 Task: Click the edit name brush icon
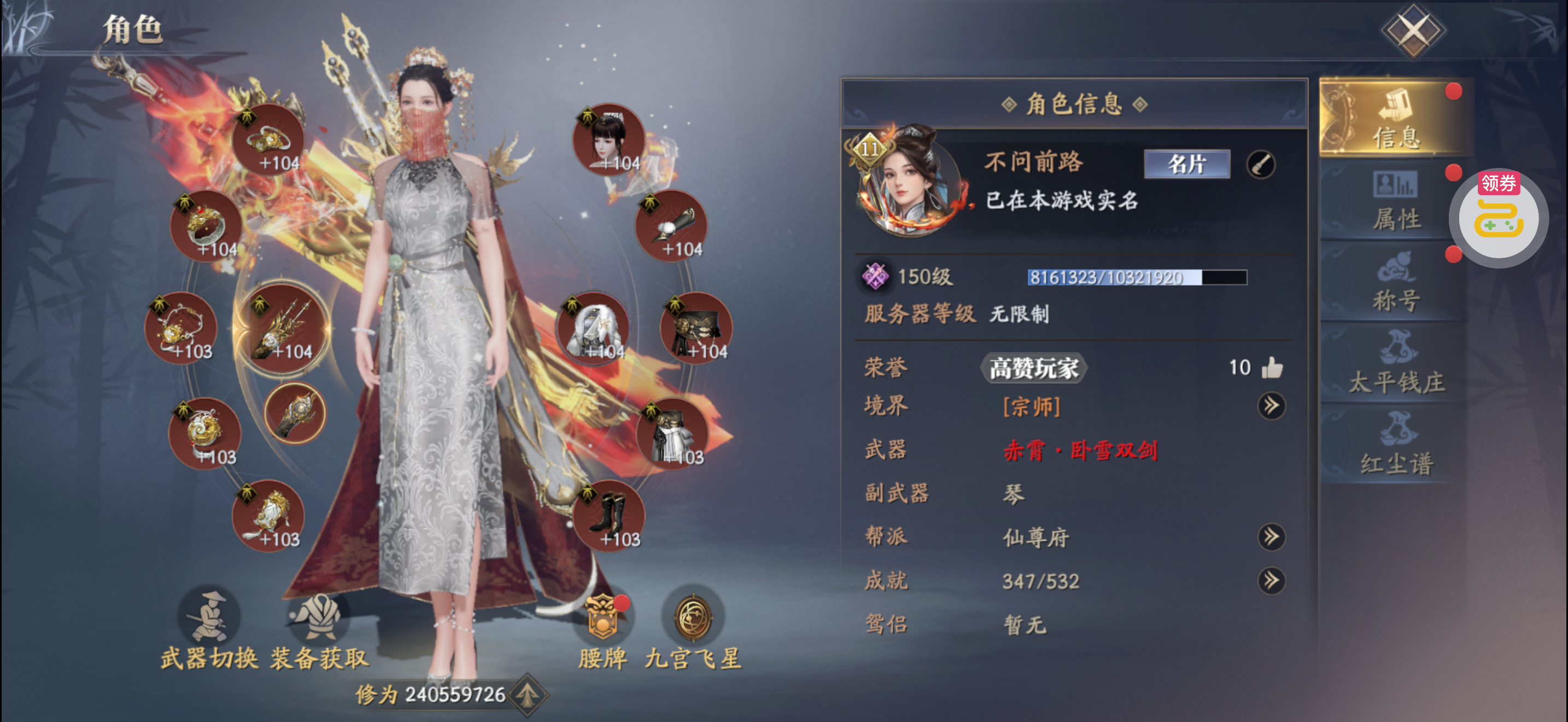tap(1261, 165)
